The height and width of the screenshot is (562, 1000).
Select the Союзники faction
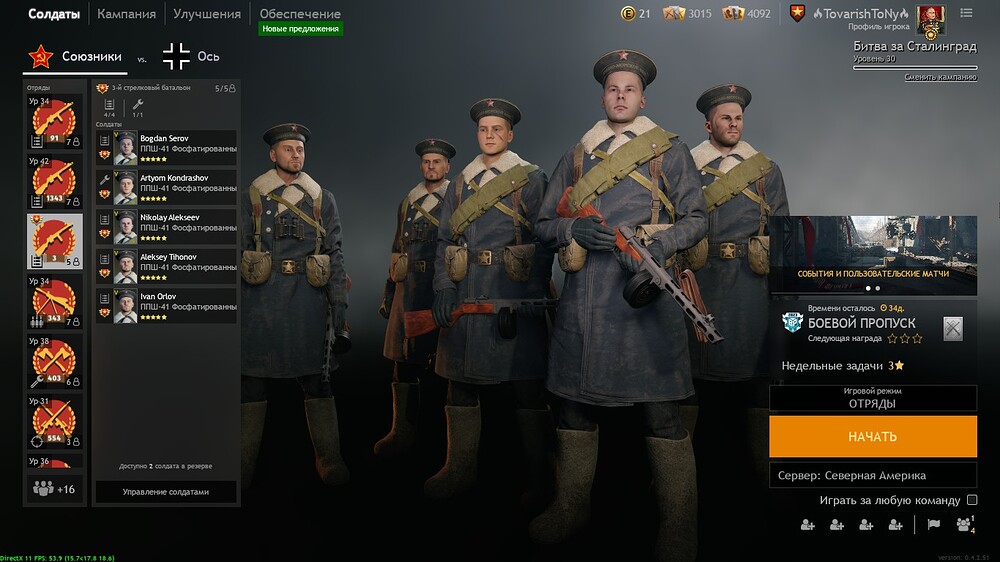click(75, 57)
